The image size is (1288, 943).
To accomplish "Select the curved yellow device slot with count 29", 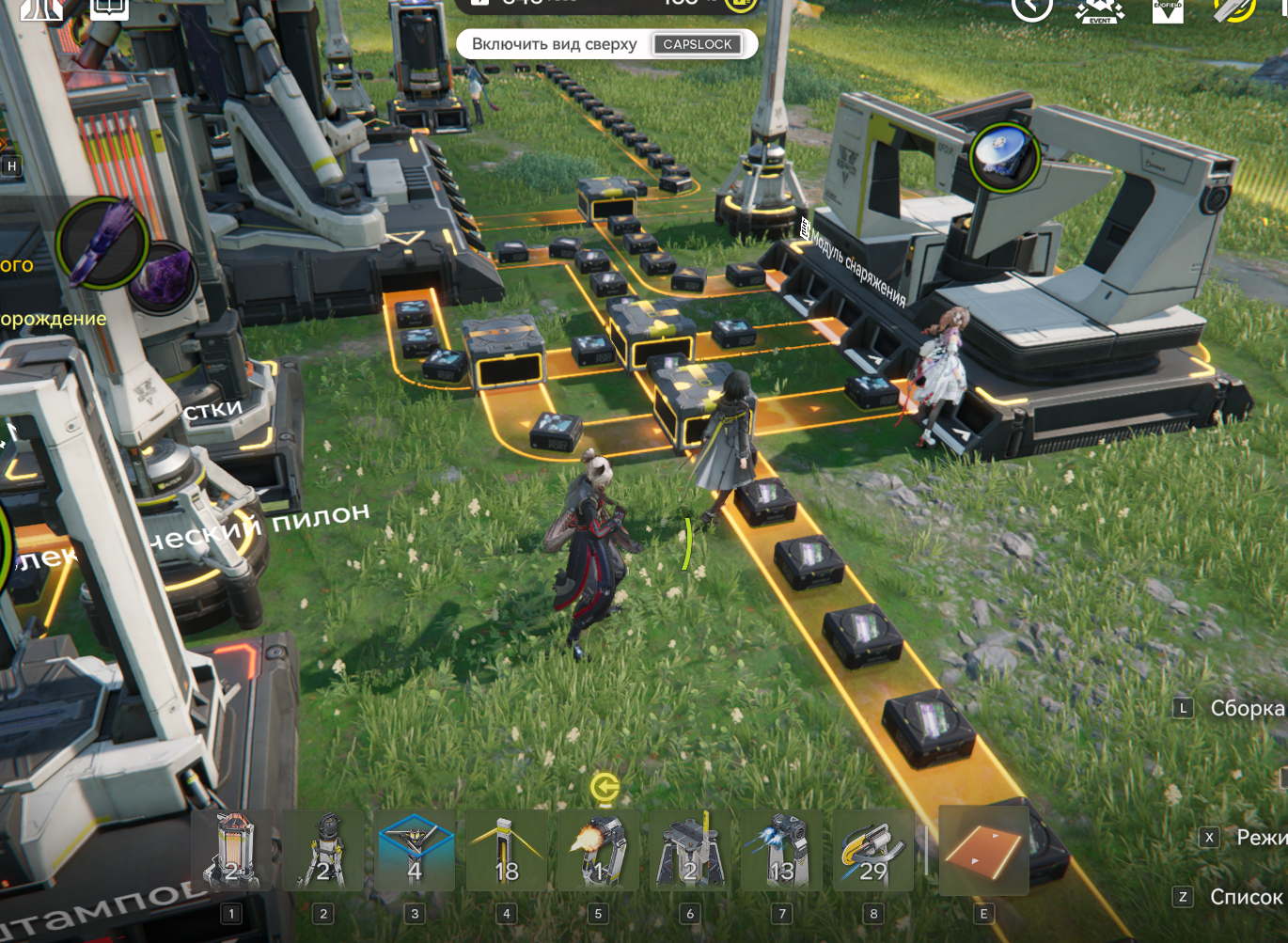I will click(872, 850).
